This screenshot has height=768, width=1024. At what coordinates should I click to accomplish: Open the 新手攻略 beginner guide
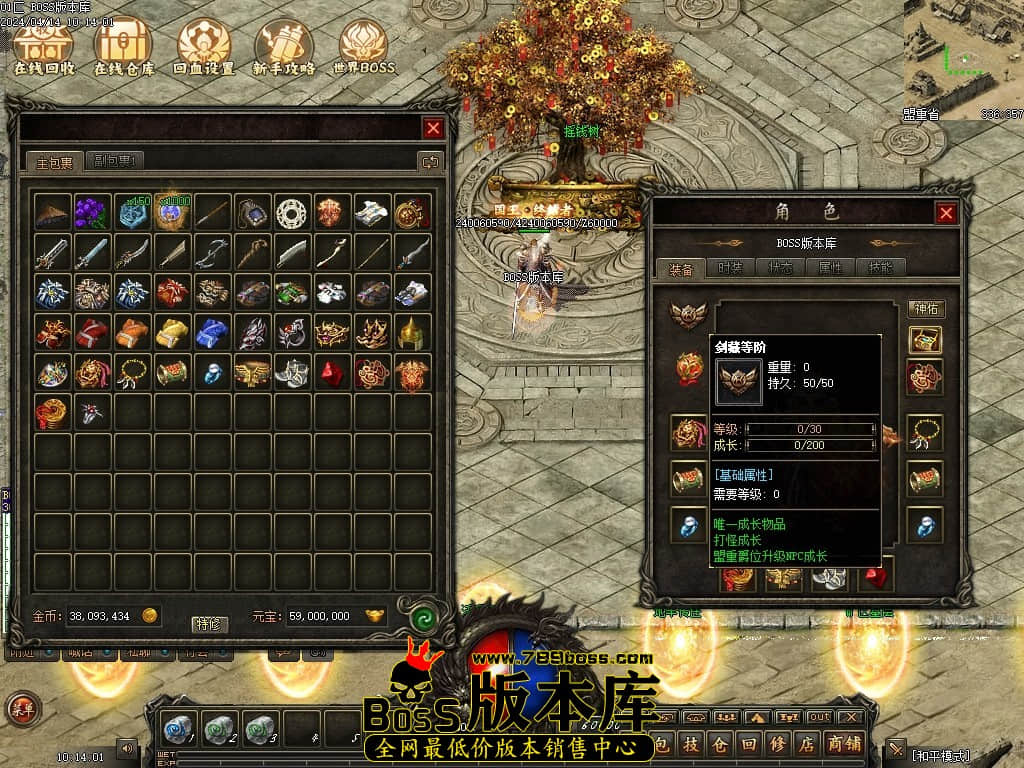(284, 47)
